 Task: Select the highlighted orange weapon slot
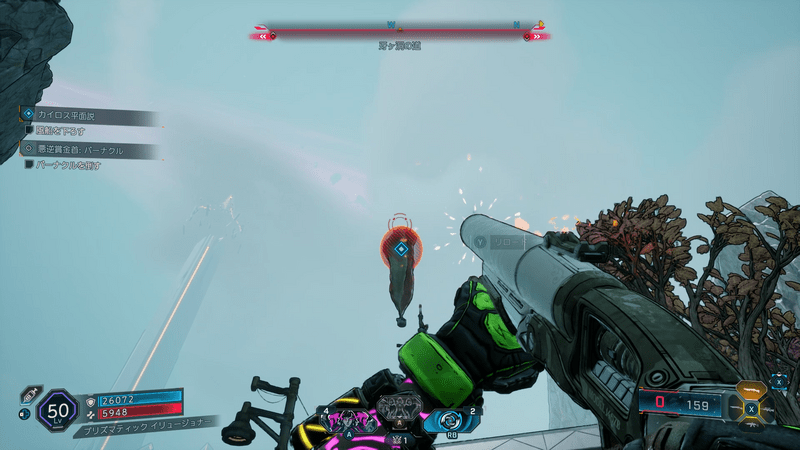coord(752,391)
